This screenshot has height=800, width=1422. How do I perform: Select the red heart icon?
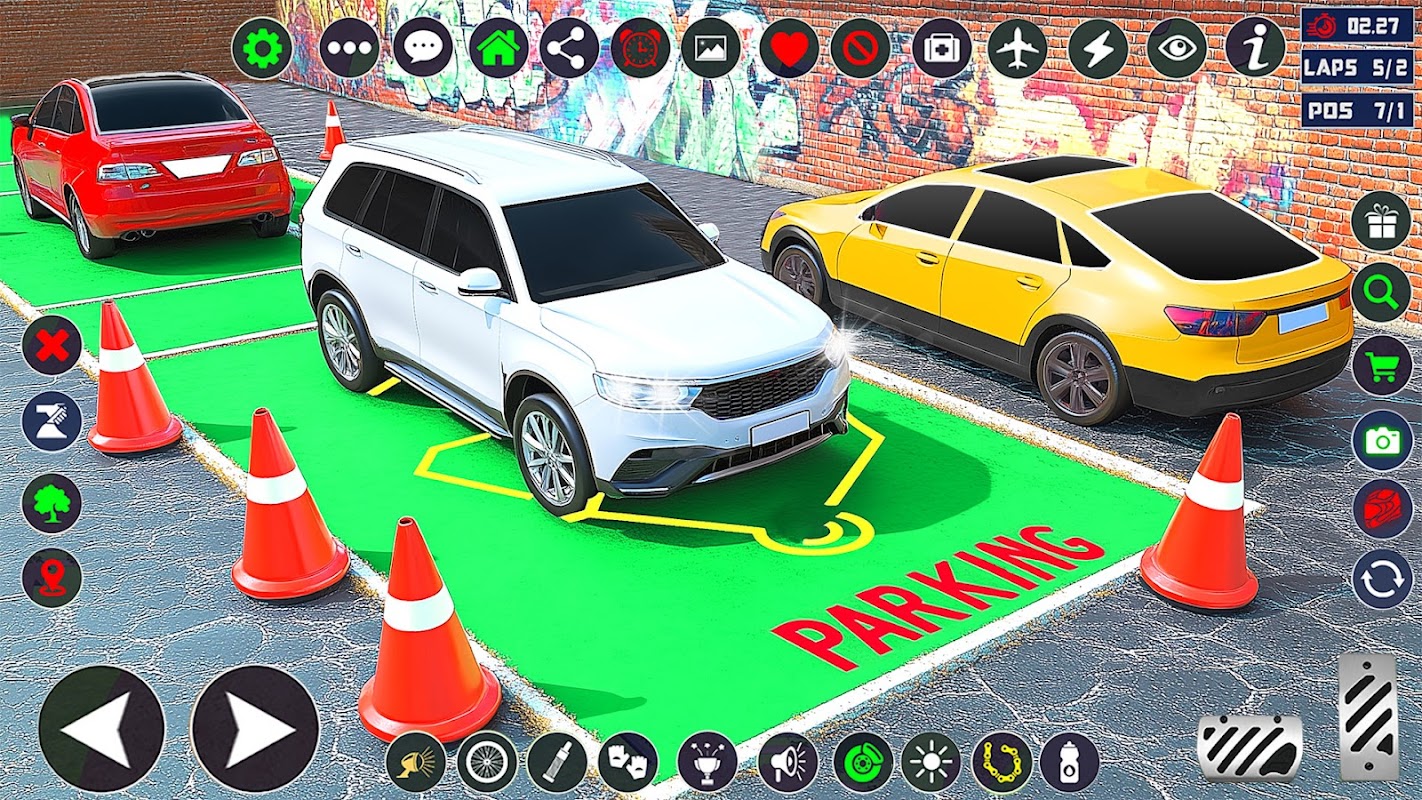pyautogui.click(x=789, y=49)
